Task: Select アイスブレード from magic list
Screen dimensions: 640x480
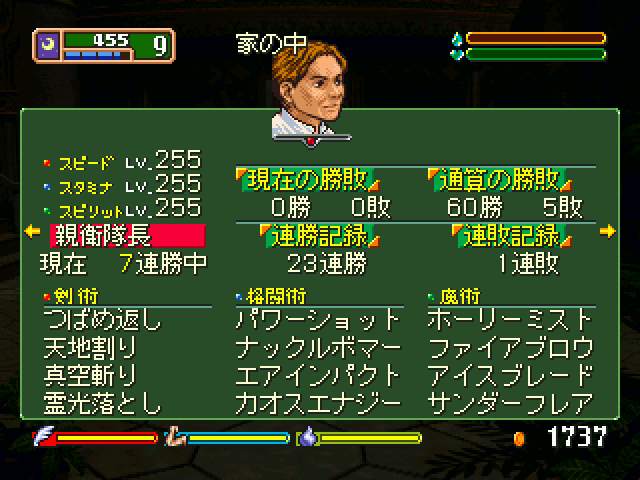Action: pos(510,376)
